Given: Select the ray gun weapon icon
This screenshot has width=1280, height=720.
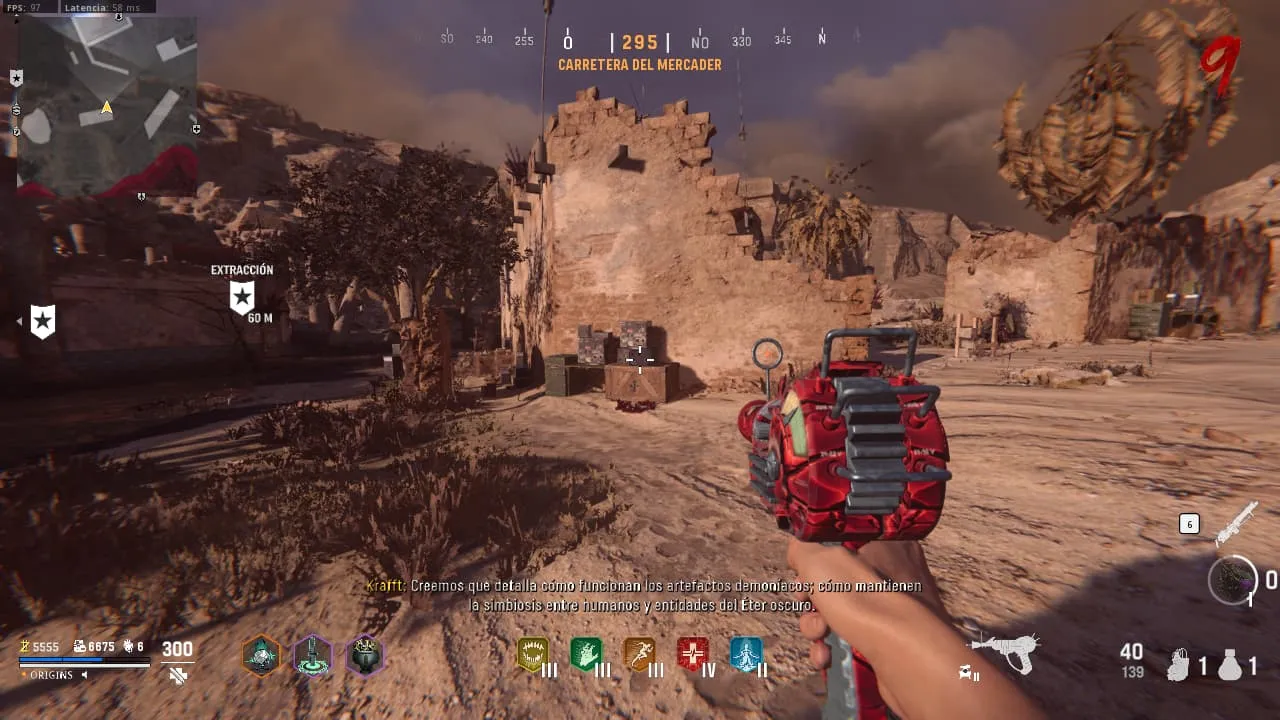Looking at the screenshot, I should click(x=1005, y=652).
